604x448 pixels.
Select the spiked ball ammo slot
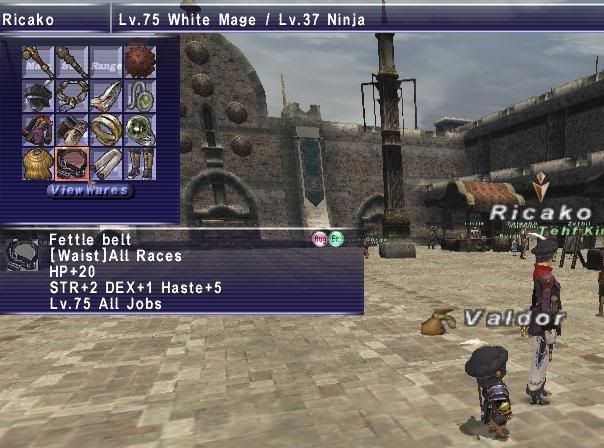140,62
